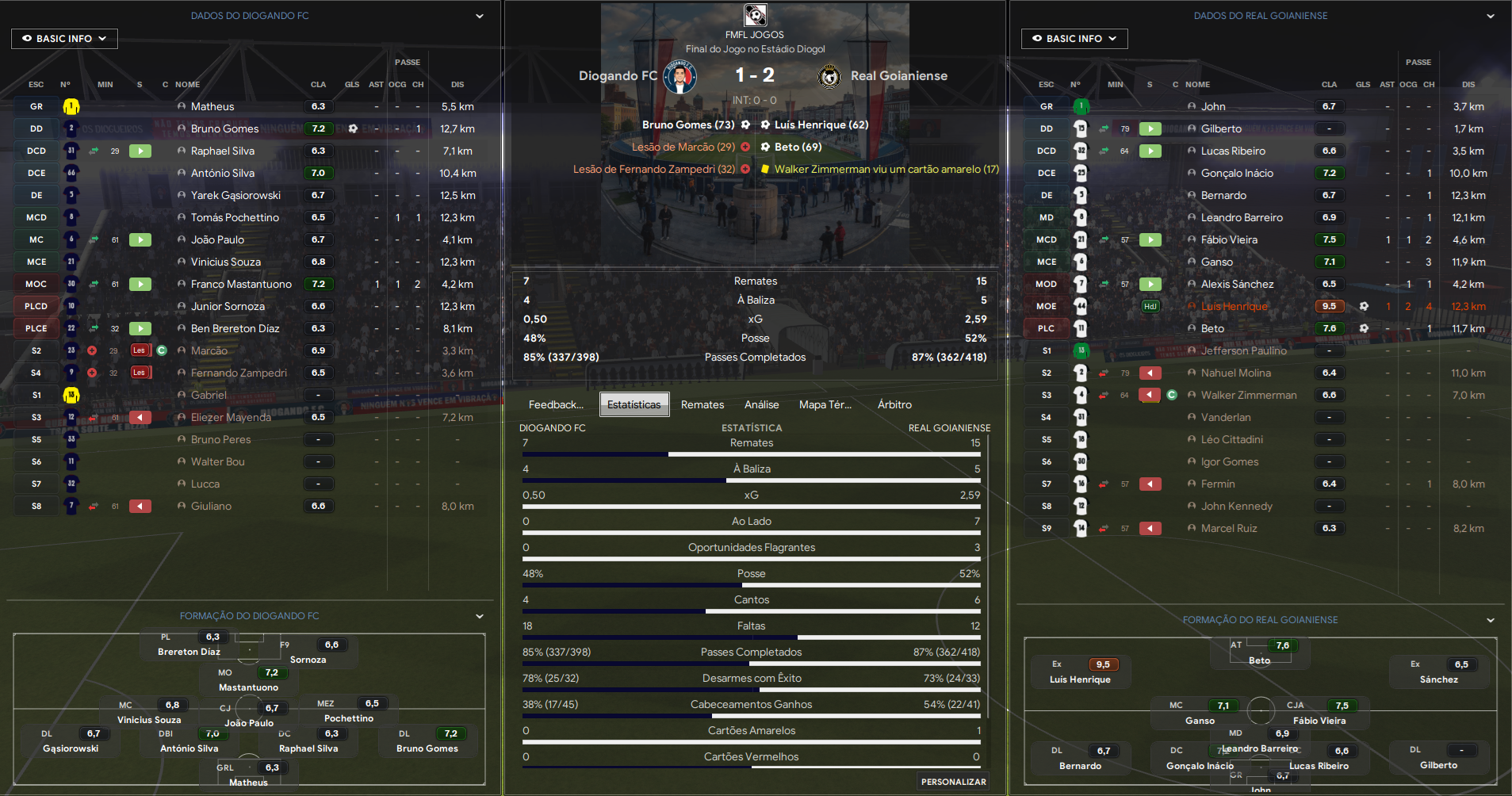Select Fábio Vieira in the Real Goianiense list
The width and height of the screenshot is (1512, 796).
pos(1229,239)
